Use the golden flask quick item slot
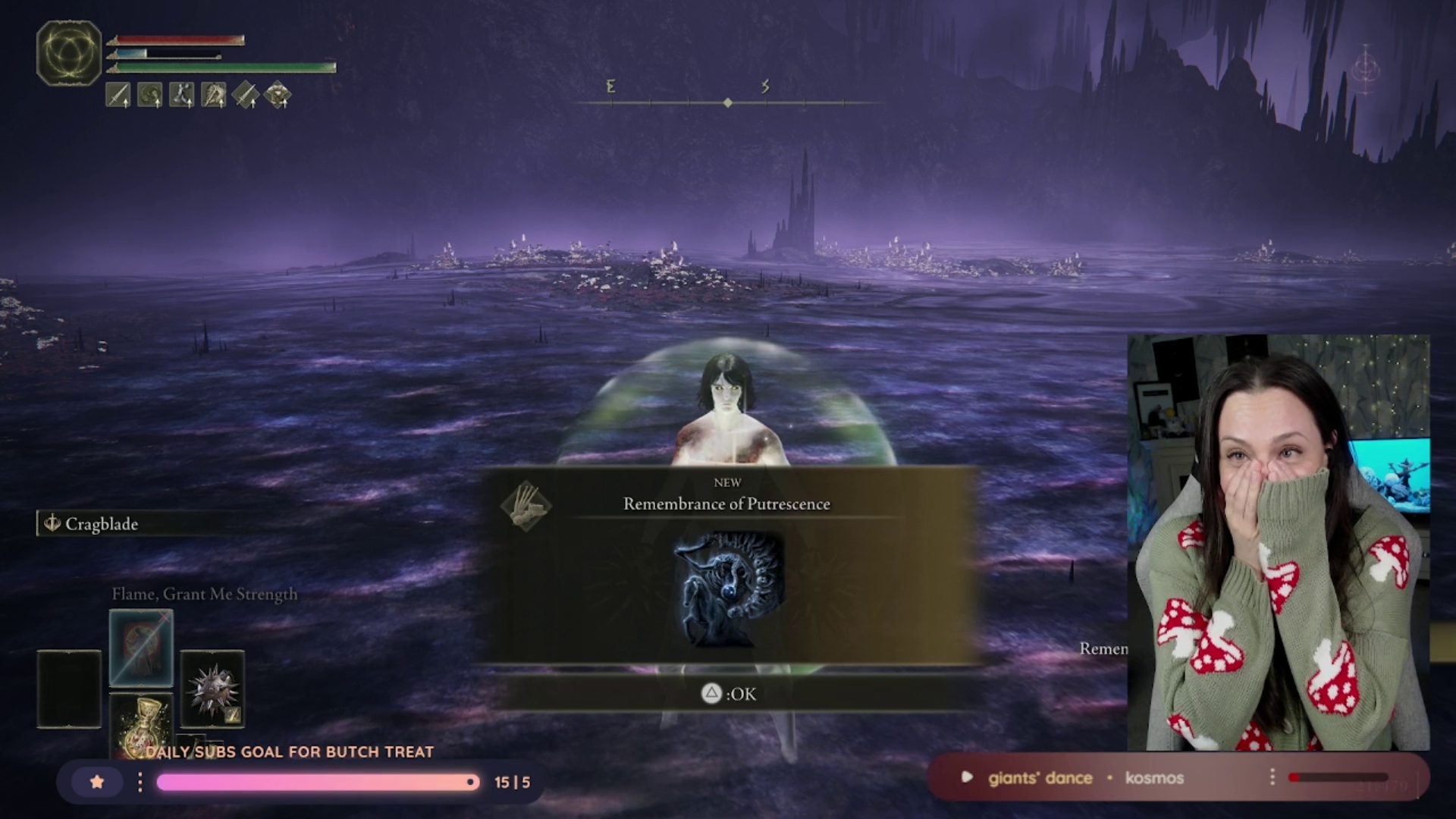This screenshot has width=1456, height=819. pos(141,728)
